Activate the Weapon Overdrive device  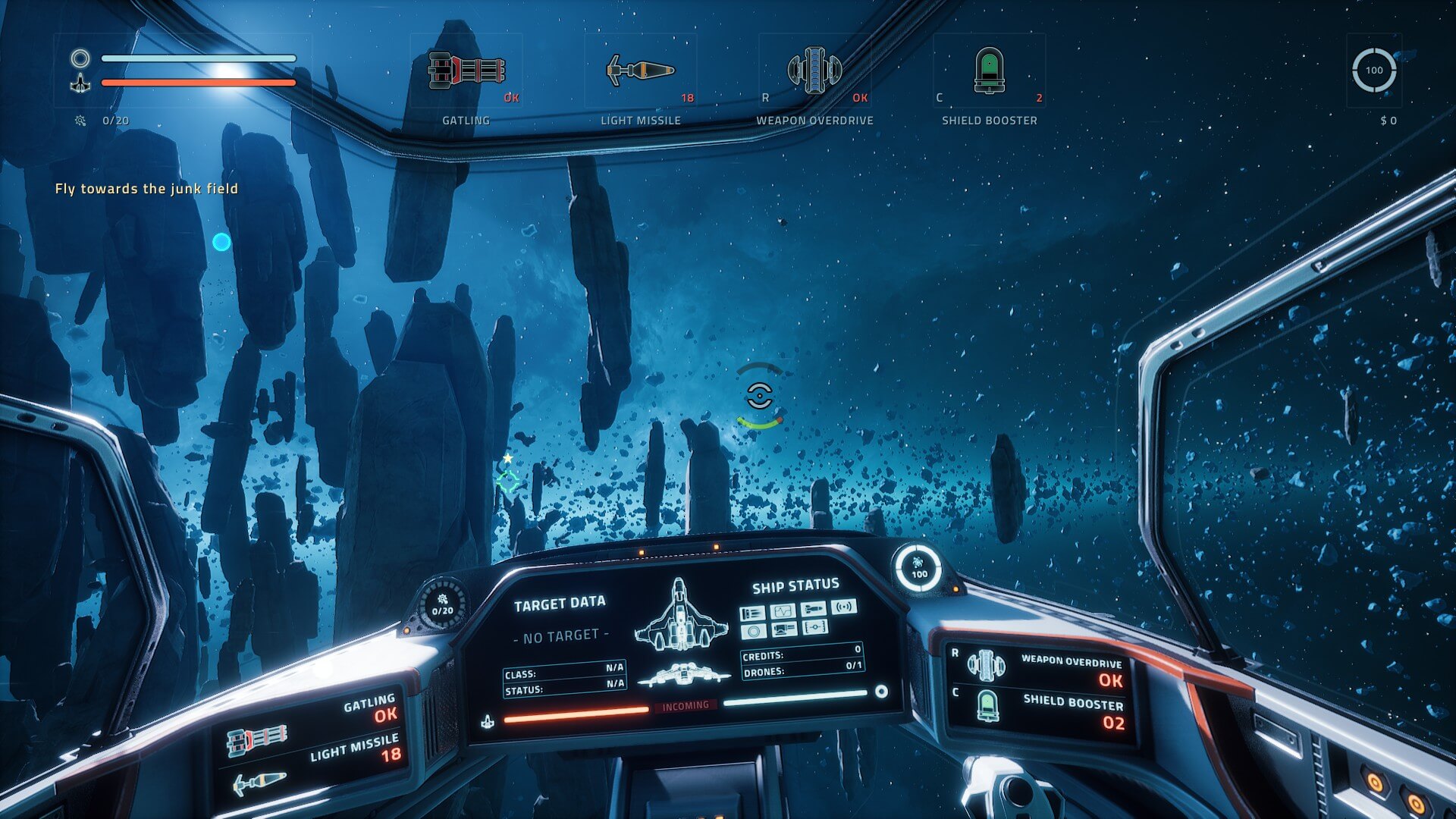coord(814,71)
